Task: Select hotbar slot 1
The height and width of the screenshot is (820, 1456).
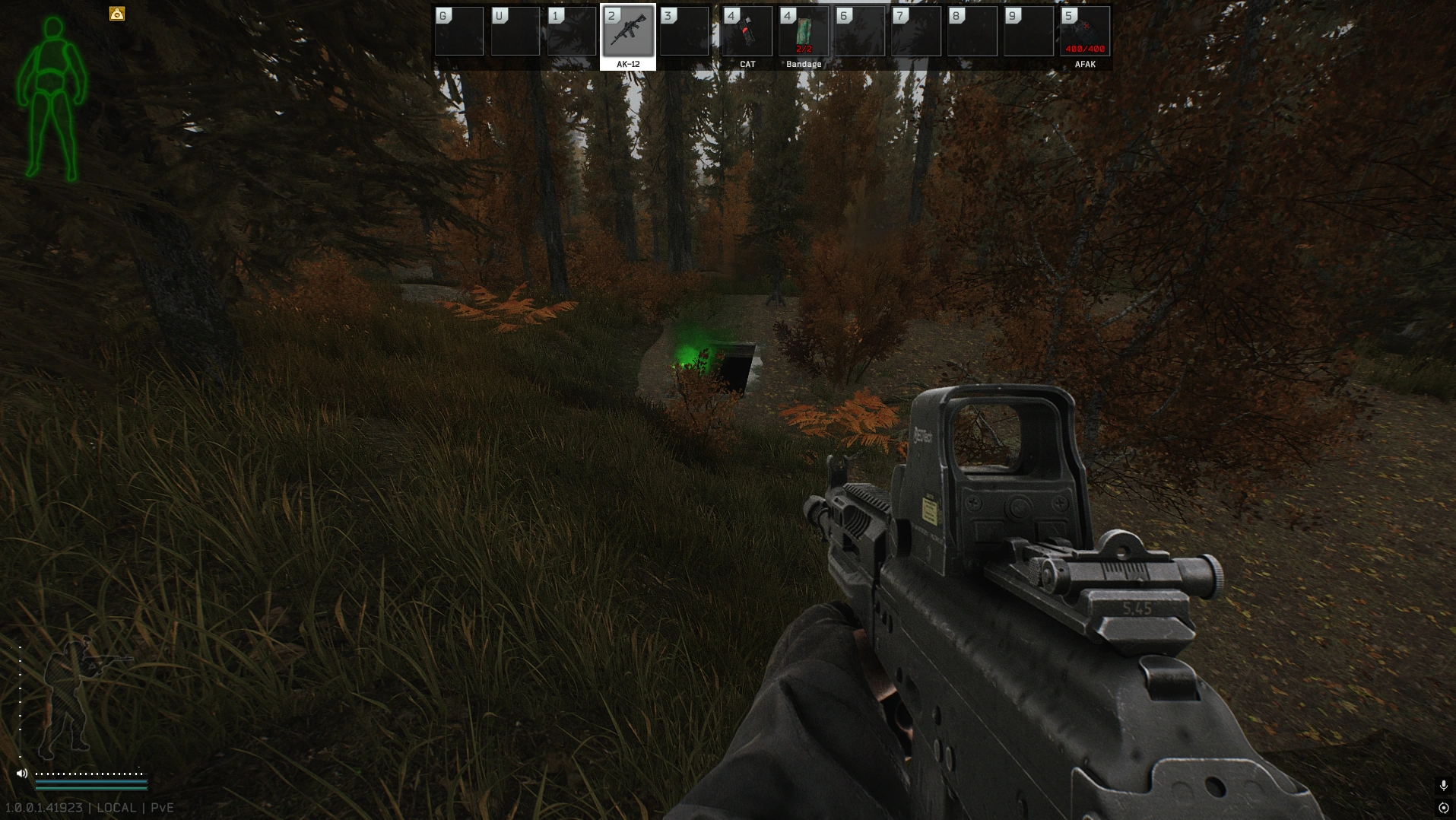Action: click(x=573, y=32)
